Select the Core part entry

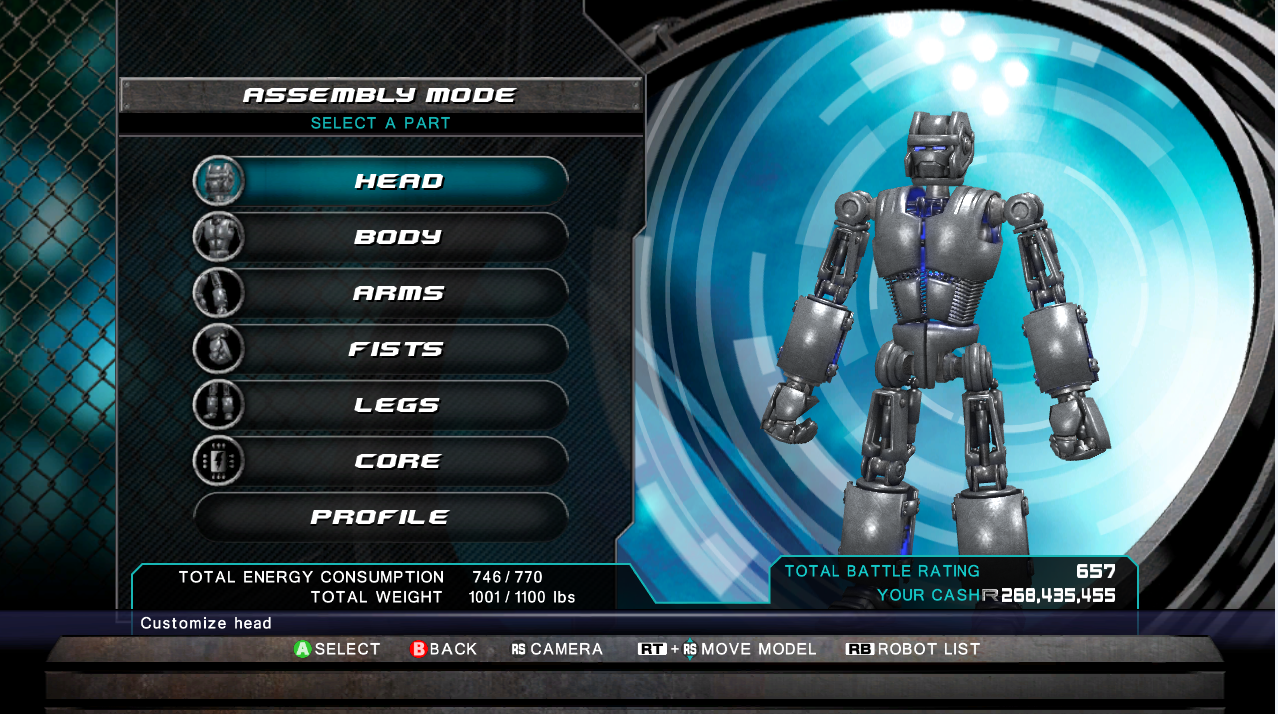click(397, 461)
